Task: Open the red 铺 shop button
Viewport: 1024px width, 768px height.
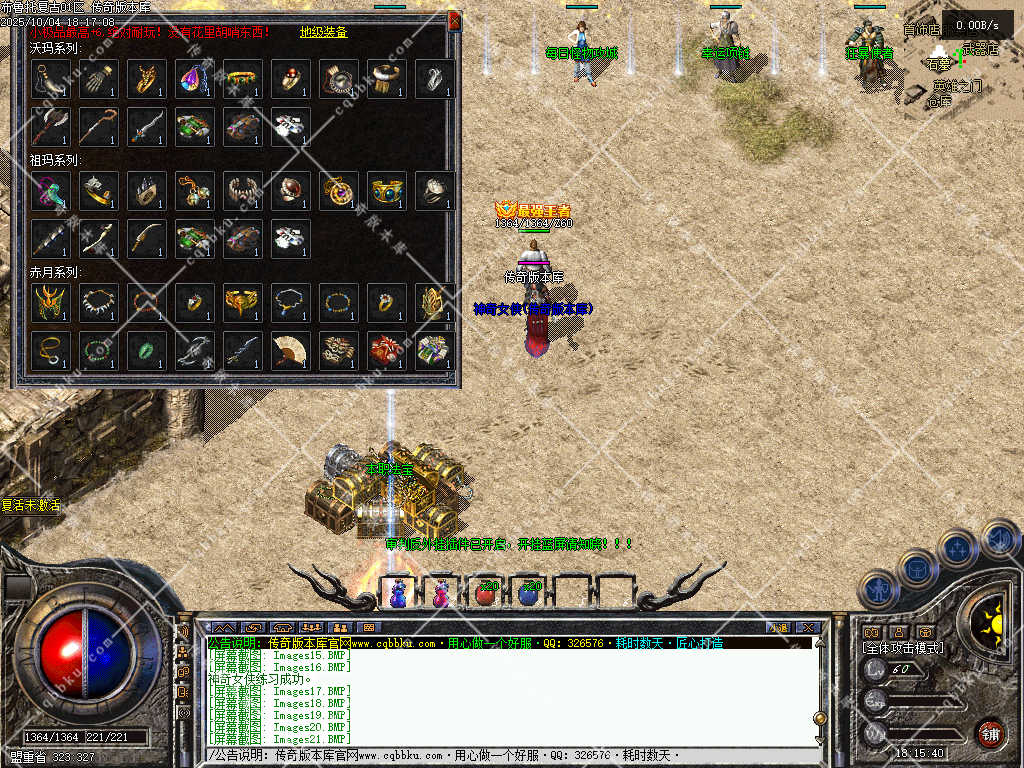Action: tap(990, 732)
